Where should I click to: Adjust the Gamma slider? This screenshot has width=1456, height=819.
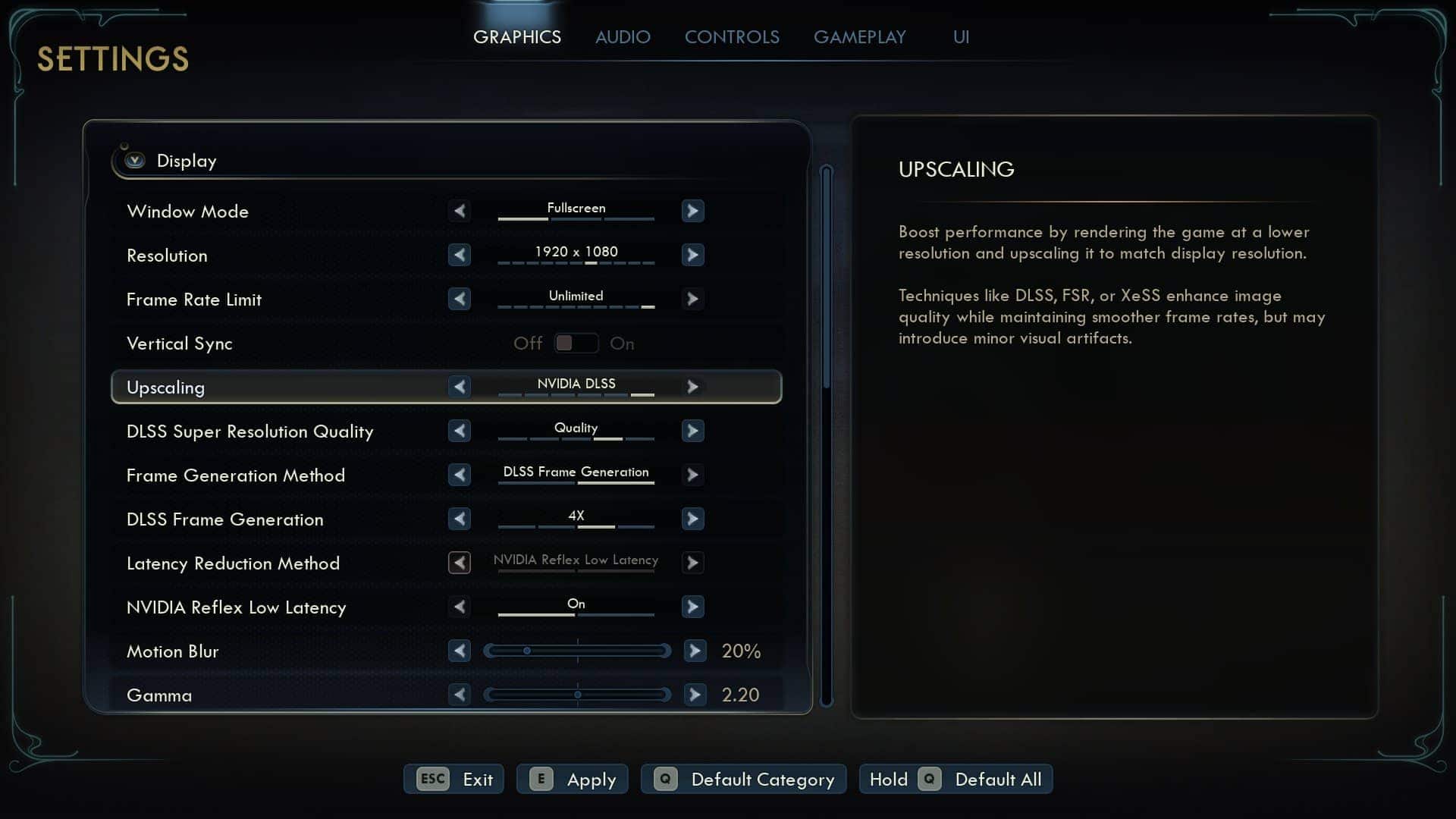click(577, 695)
